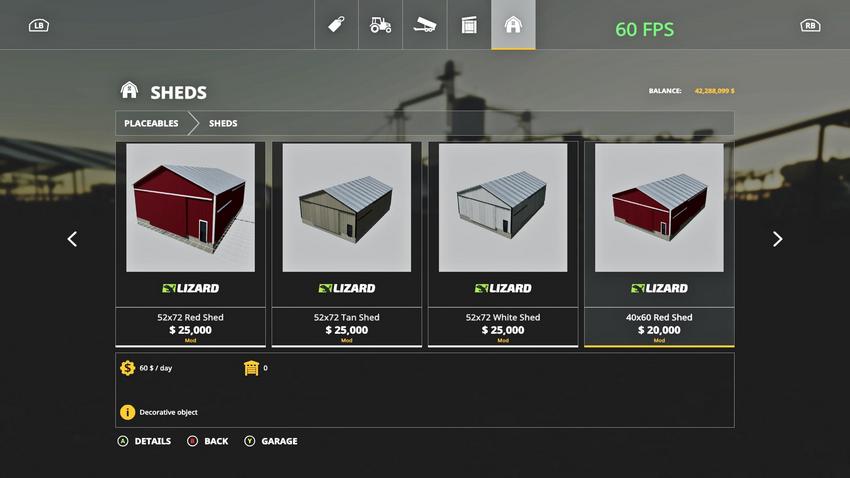Image resolution: width=850 pixels, height=478 pixels.
Task: Select the 40x60 Red Shed card
Action: [x=659, y=243]
